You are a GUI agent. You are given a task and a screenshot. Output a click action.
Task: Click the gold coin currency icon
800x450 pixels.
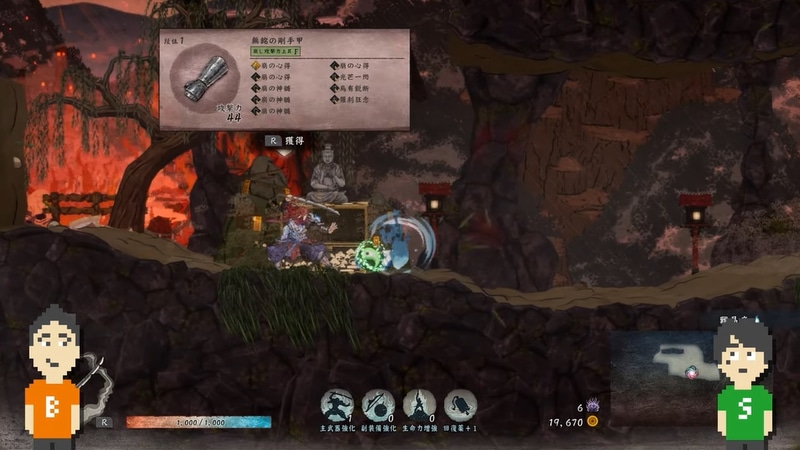click(x=593, y=422)
